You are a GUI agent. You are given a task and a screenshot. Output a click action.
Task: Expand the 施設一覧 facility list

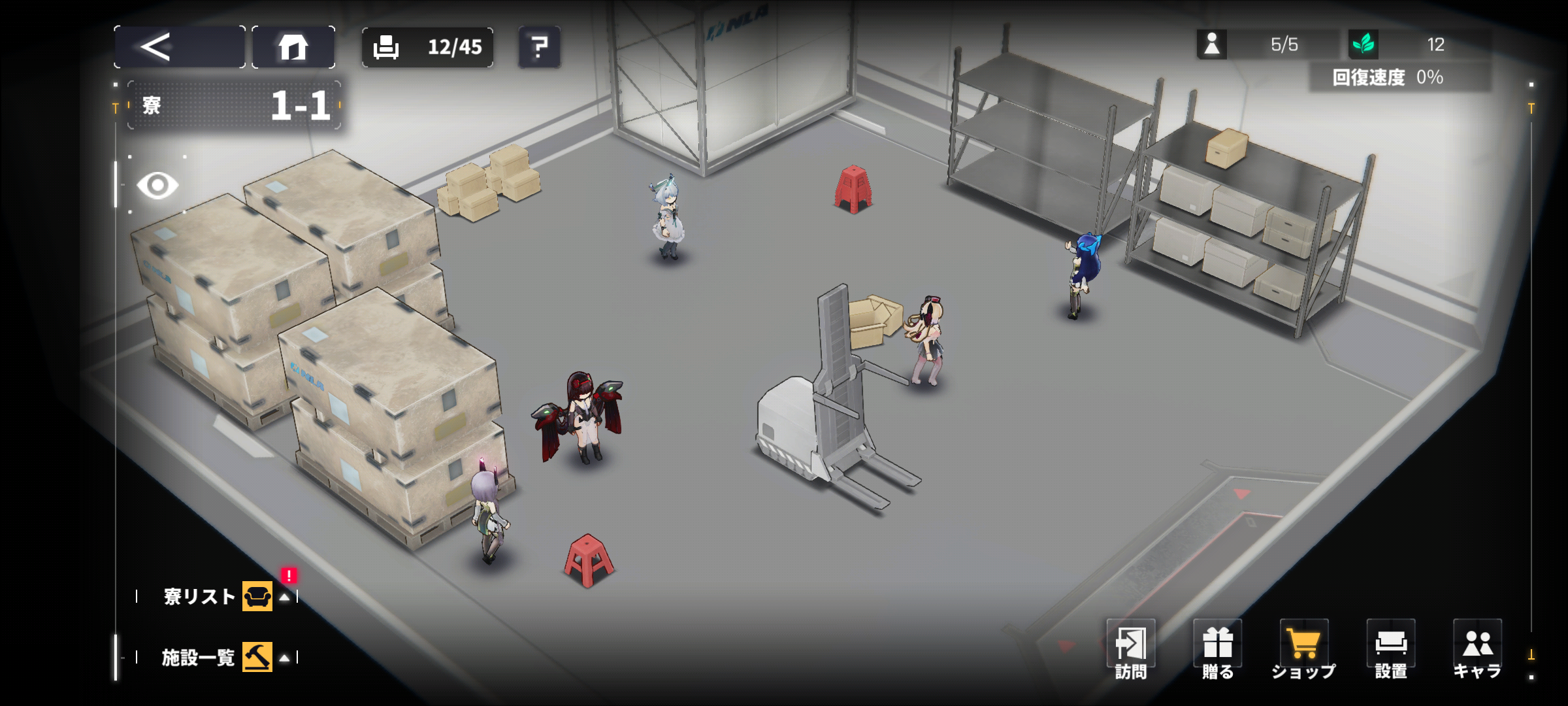[x=217, y=657]
